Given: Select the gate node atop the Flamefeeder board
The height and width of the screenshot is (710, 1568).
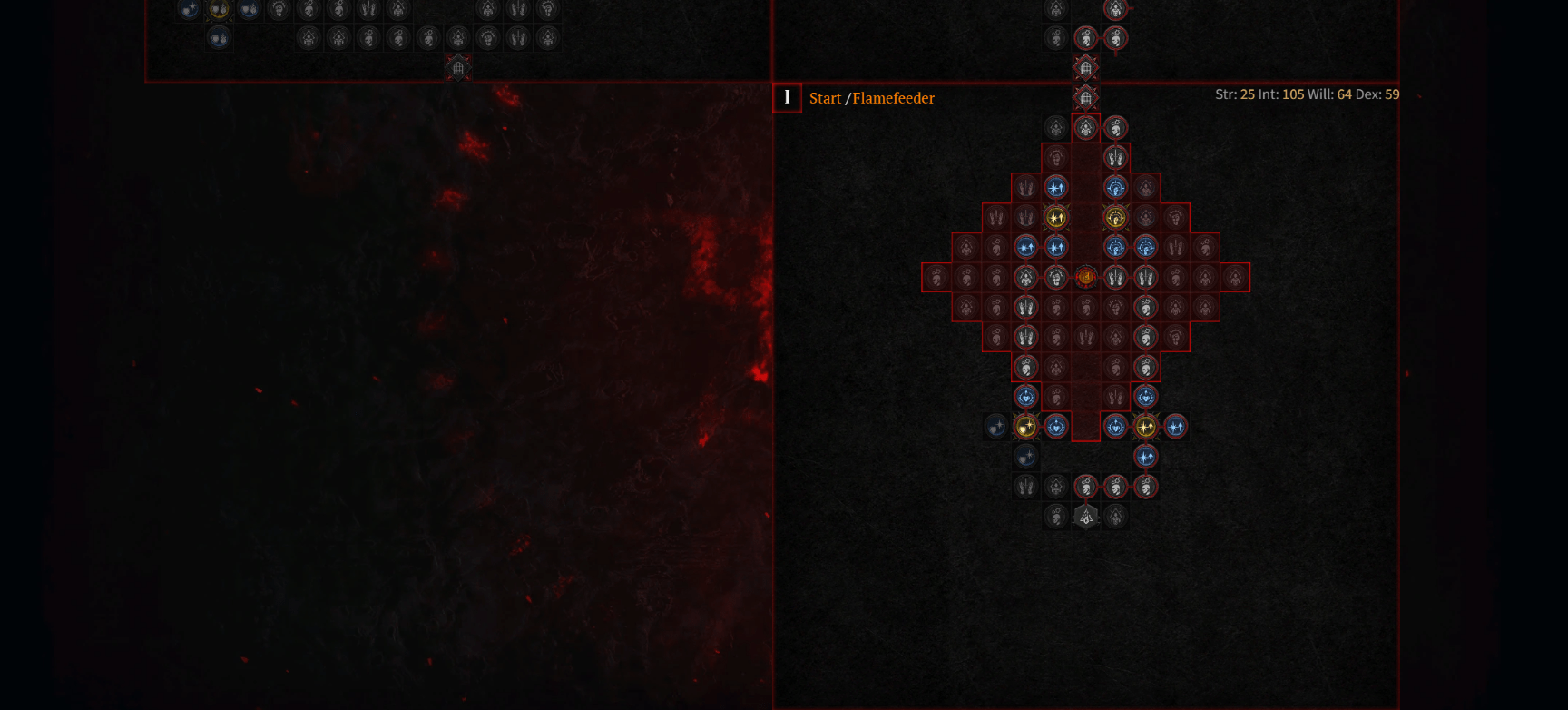Looking at the screenshot, I should click(1085, 96).
